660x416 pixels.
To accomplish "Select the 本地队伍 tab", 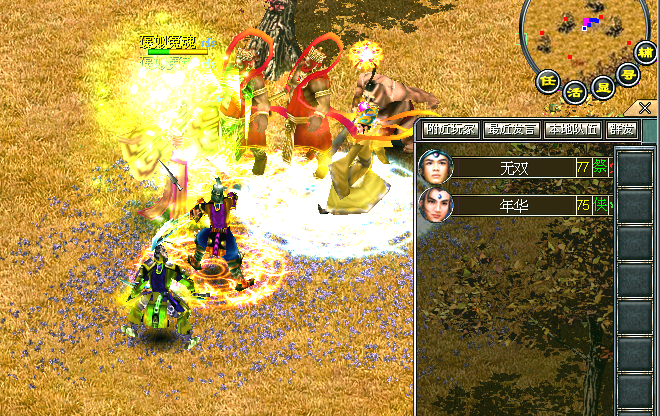I will coord(574,129).
